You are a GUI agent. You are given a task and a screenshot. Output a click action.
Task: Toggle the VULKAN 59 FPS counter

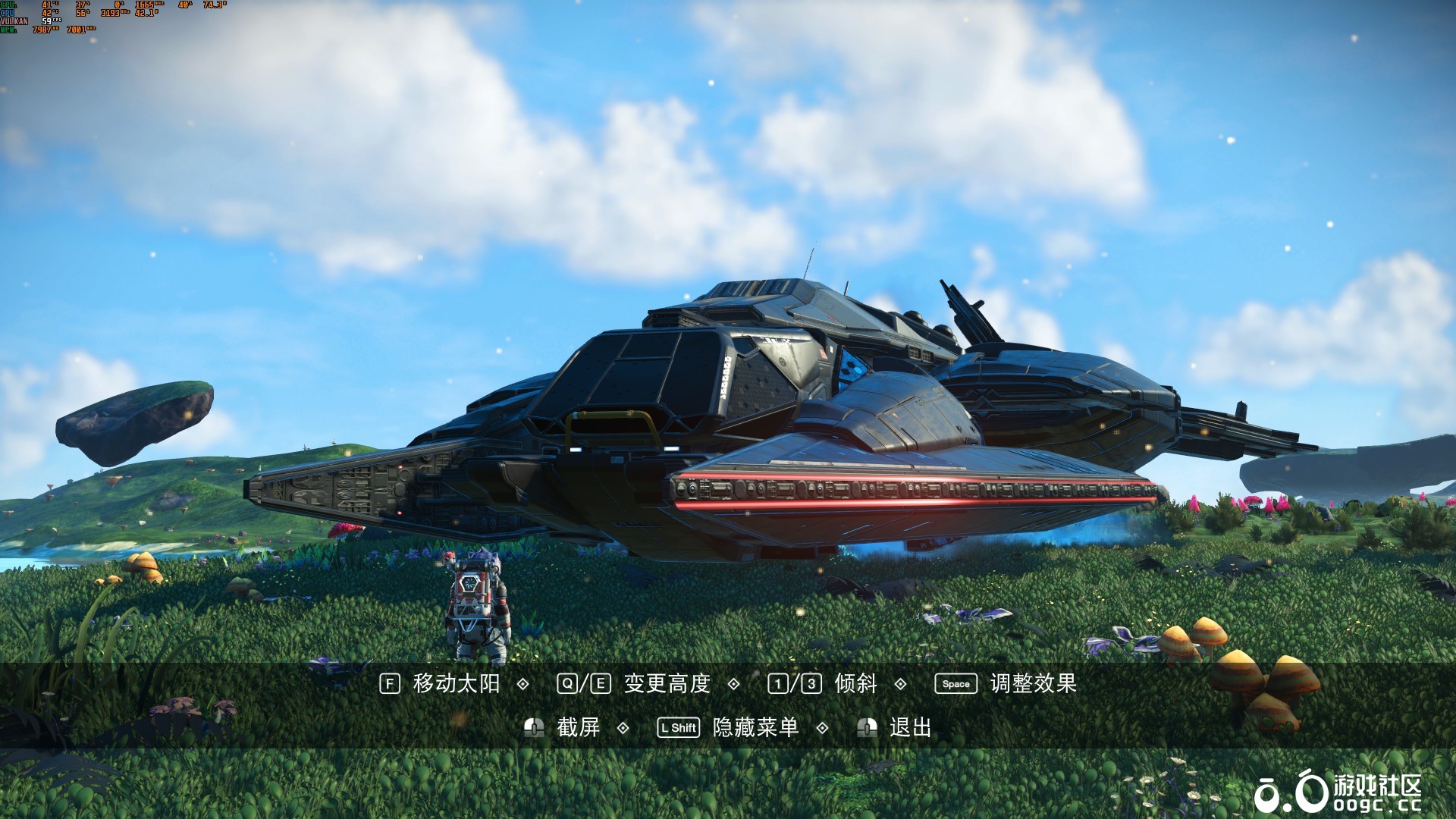(x=47, y=20)
